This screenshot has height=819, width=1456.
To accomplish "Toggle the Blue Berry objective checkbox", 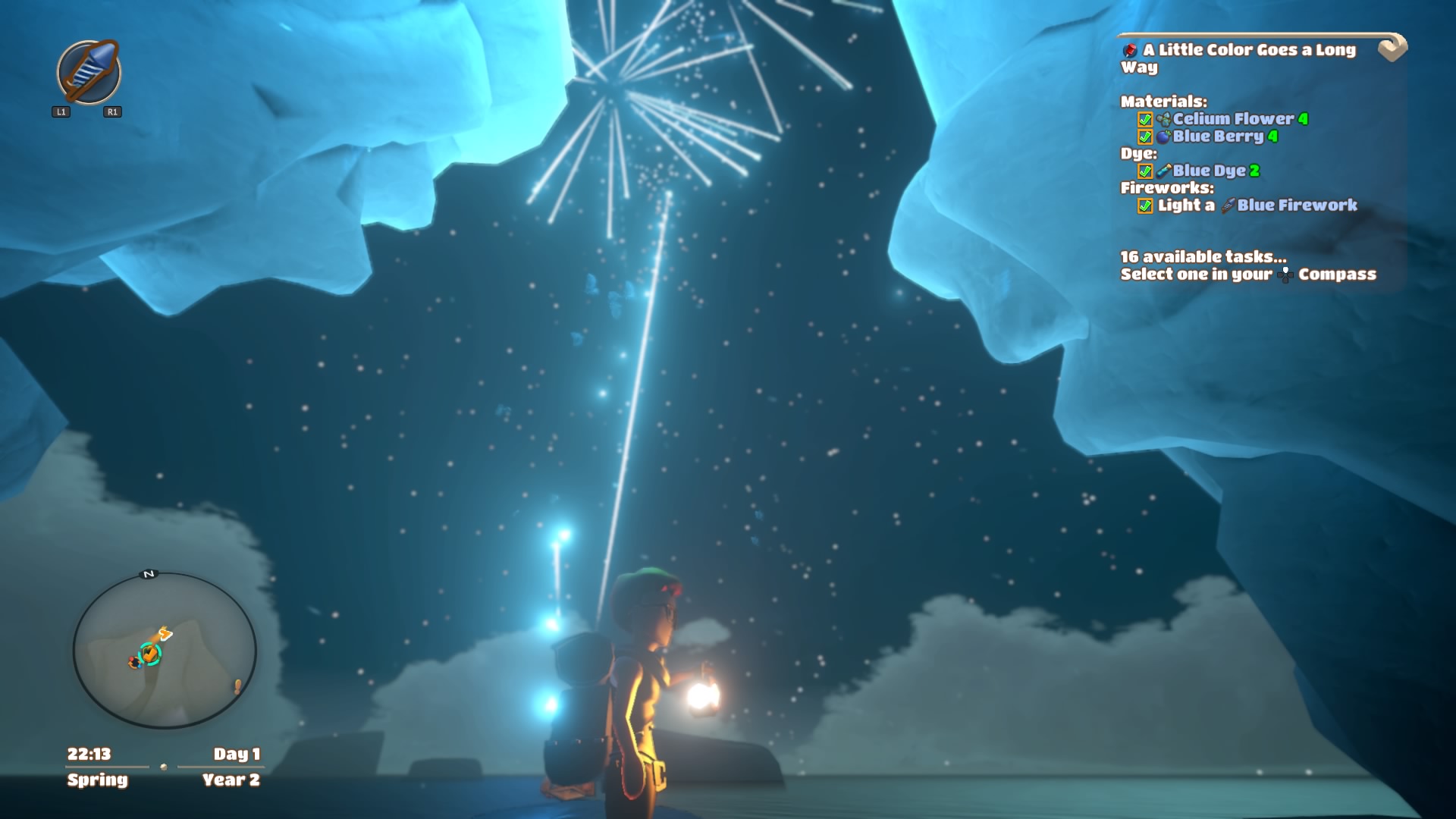I will tap(1145, 137).
